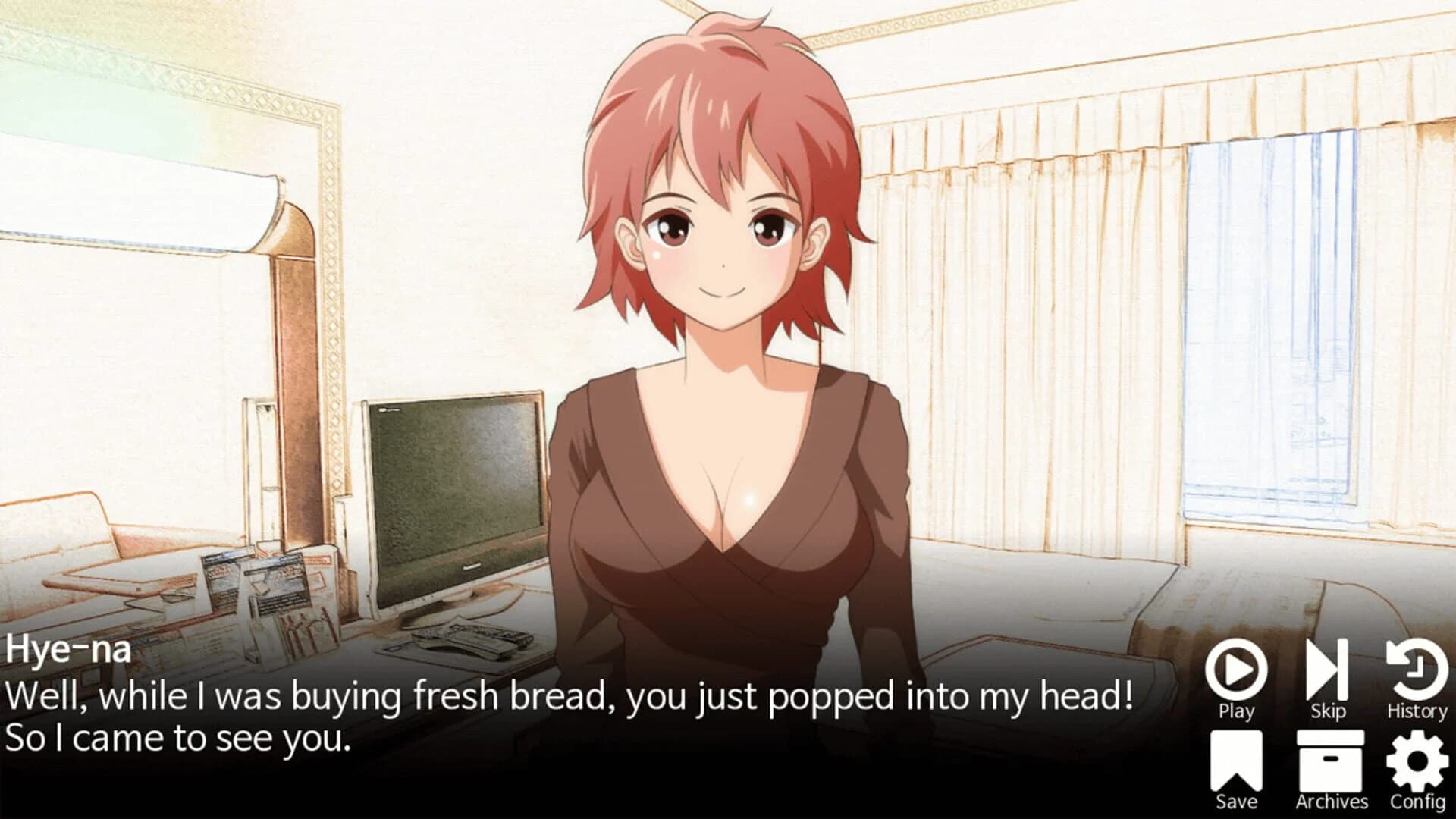Select the Play icon

(1238, 670)
